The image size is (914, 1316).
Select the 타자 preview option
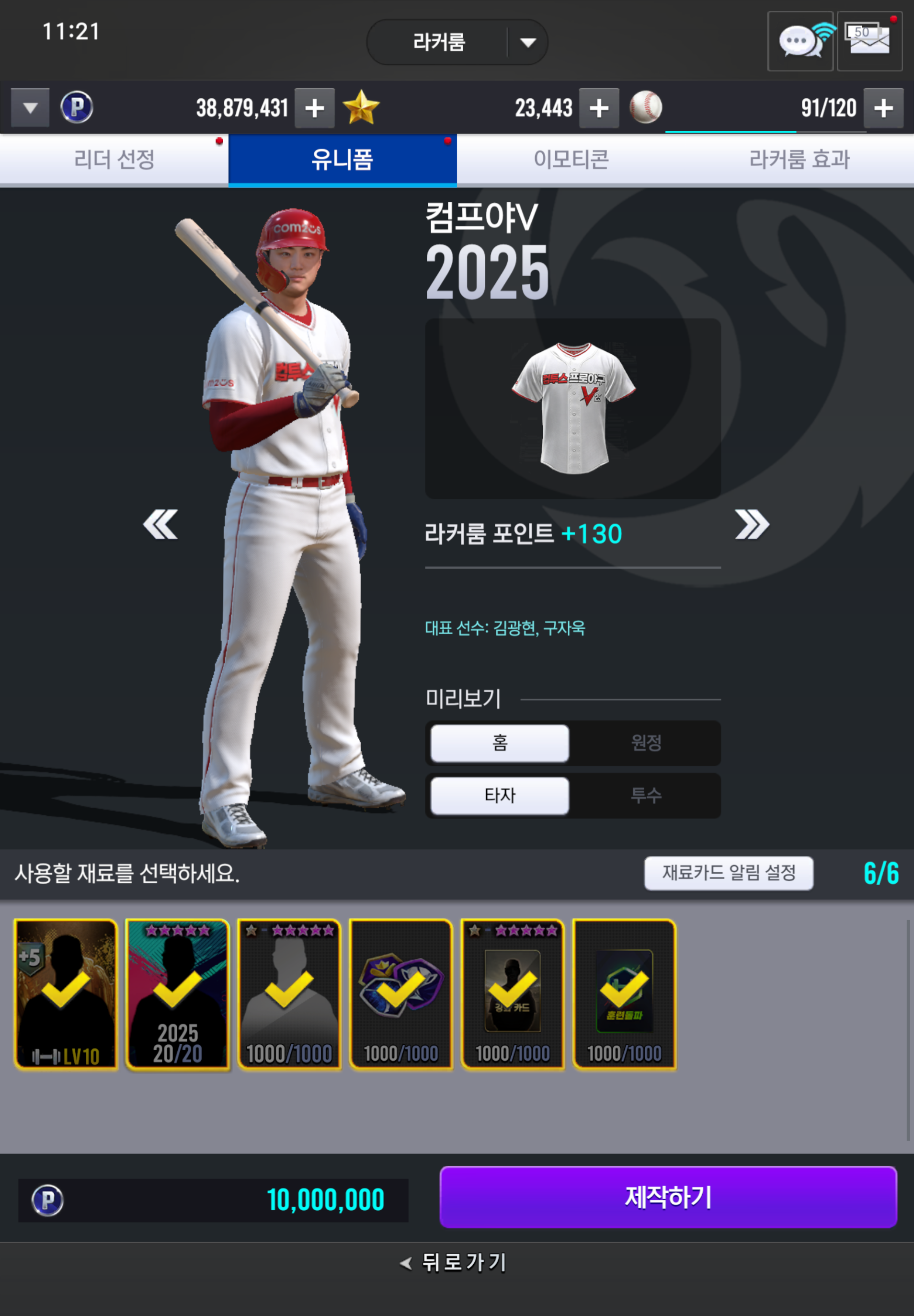(x=499, y=795)
